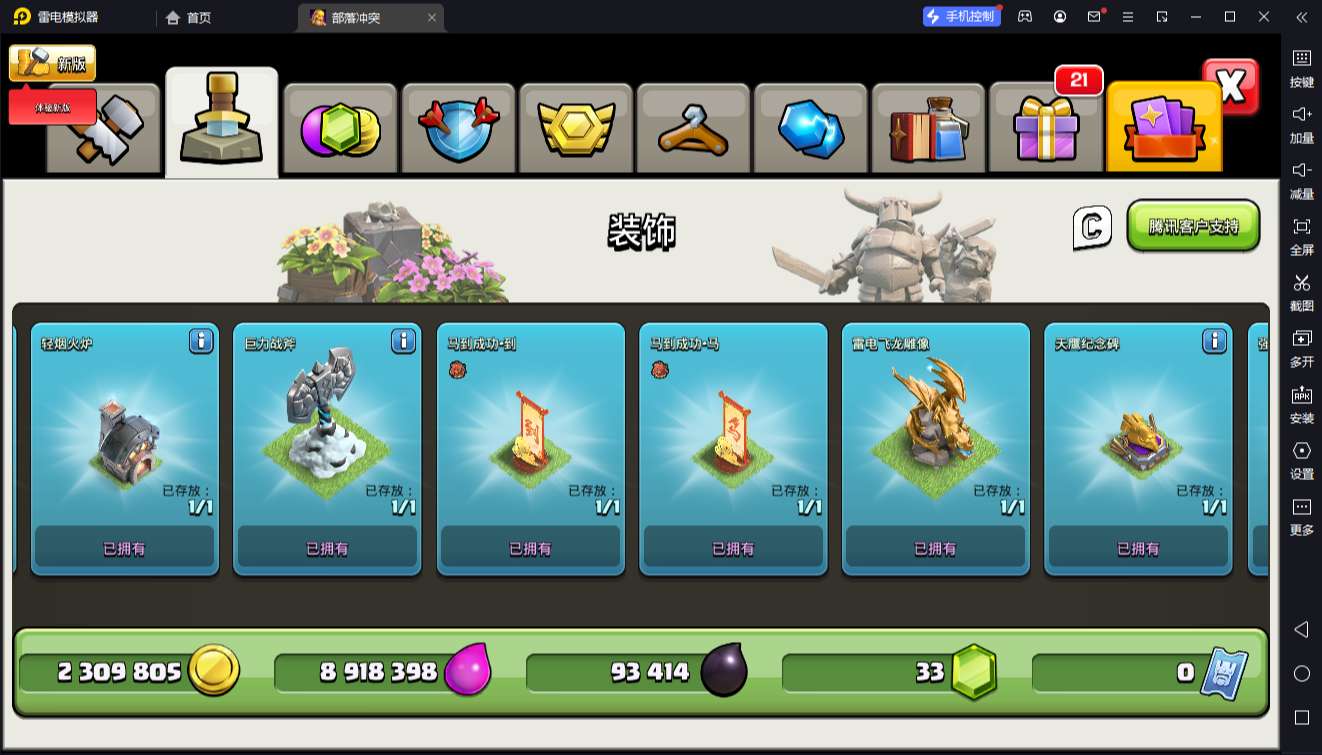Select the purple cards offers tab
Viewport: 1322px width, 755px height.
point(1163,130)
